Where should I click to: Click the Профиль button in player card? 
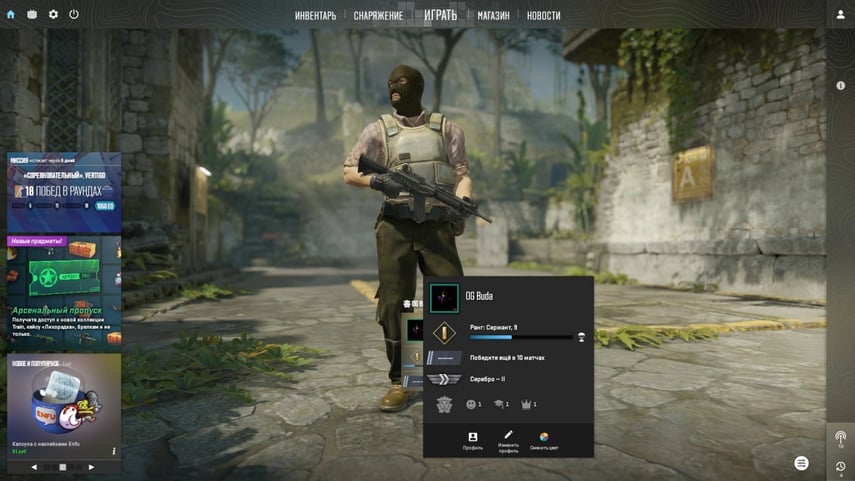(473, 440)
